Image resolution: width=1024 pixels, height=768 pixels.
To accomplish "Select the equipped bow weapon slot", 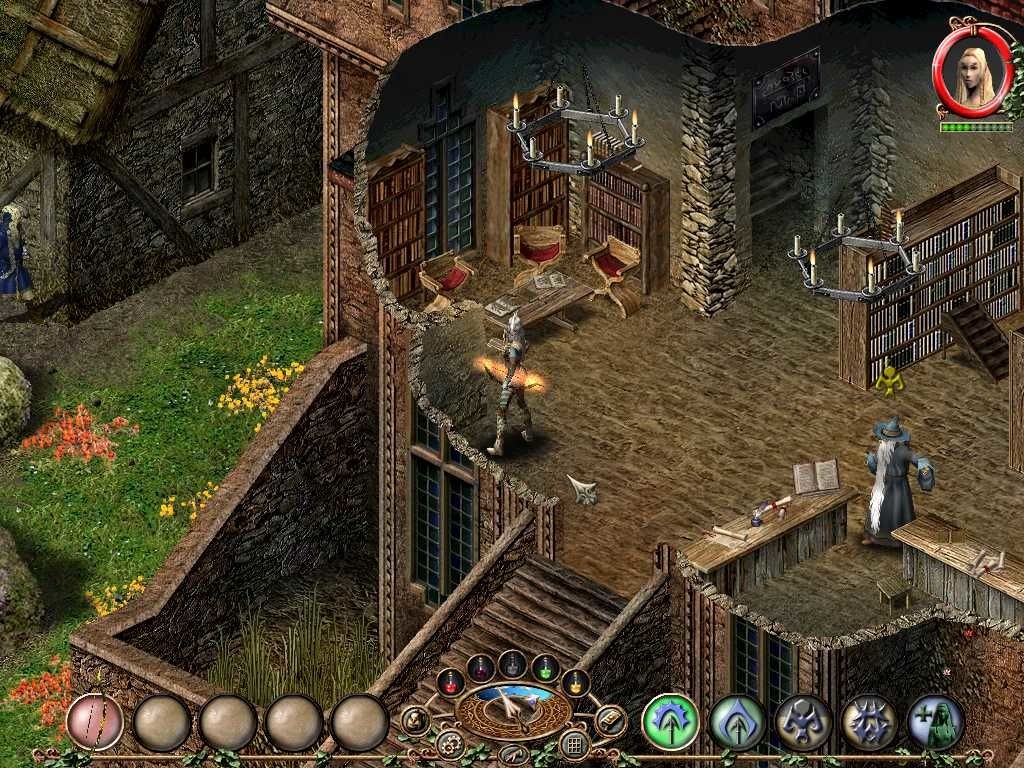I will (95, 722).
